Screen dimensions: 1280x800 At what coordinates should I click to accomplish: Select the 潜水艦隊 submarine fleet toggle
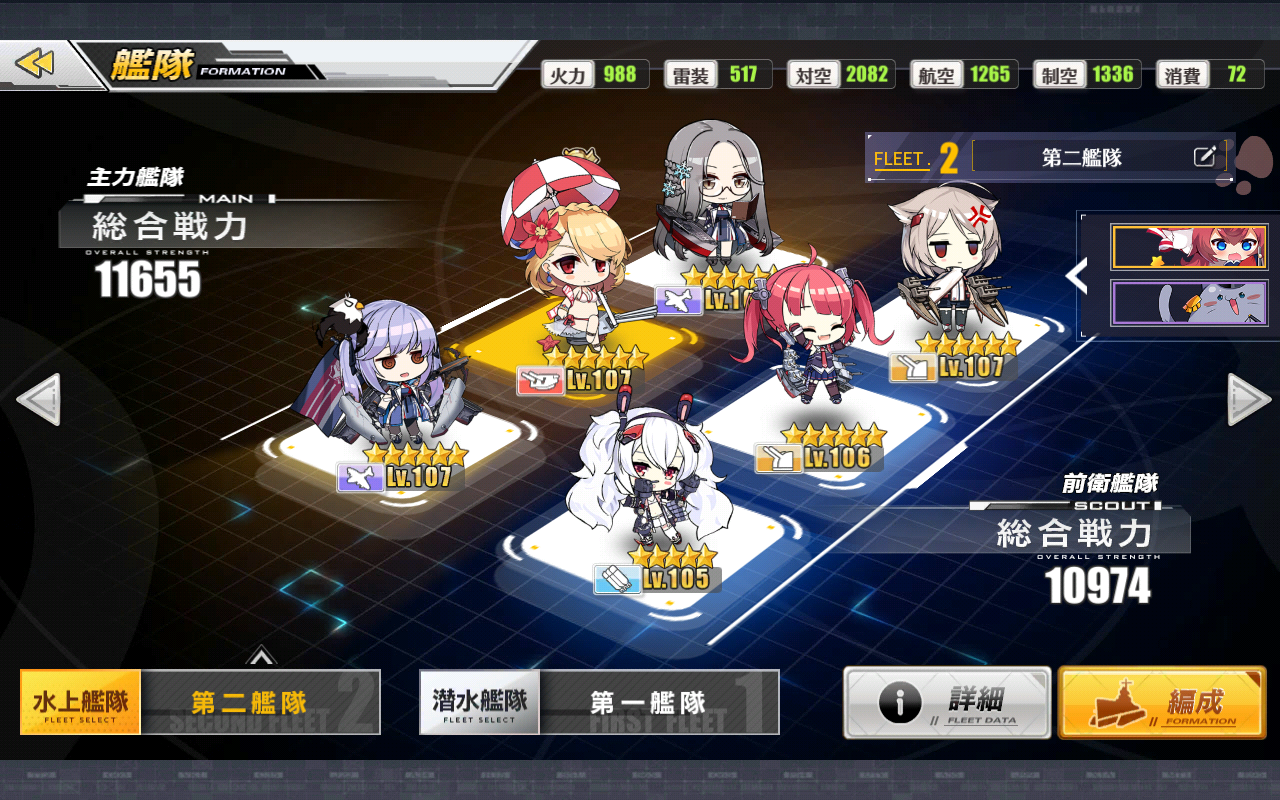click(x=478, y=702)
